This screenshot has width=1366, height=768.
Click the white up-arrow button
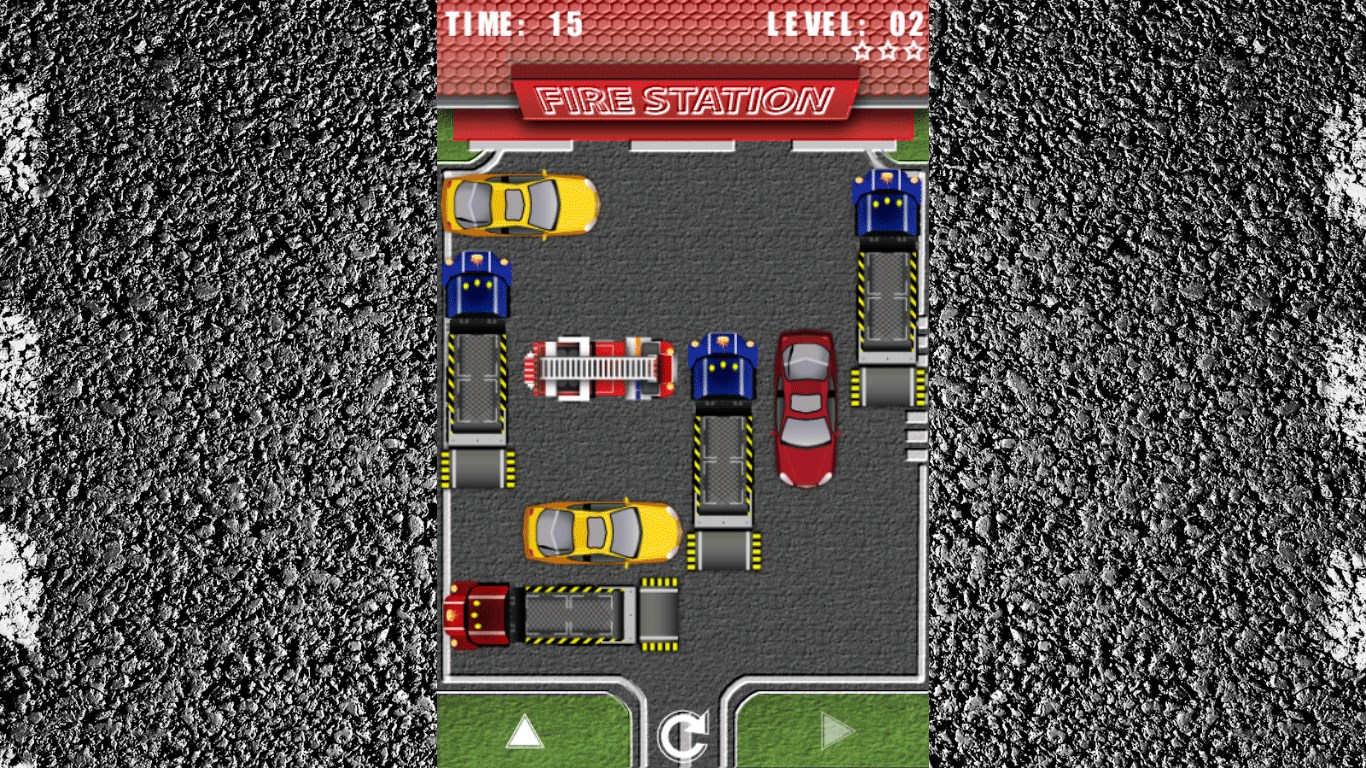point(524,732)
